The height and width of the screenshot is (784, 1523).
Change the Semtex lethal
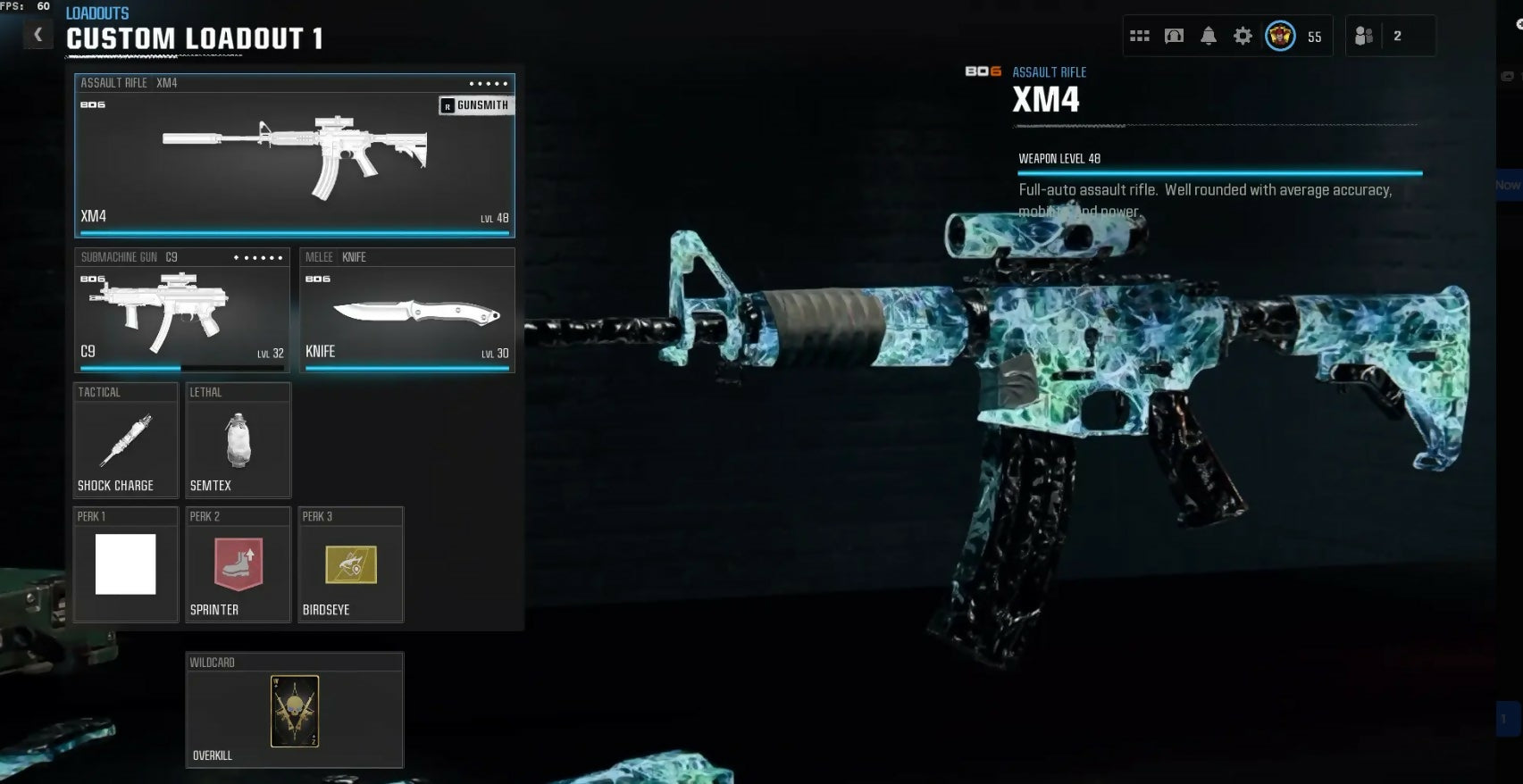coord(238,441)
